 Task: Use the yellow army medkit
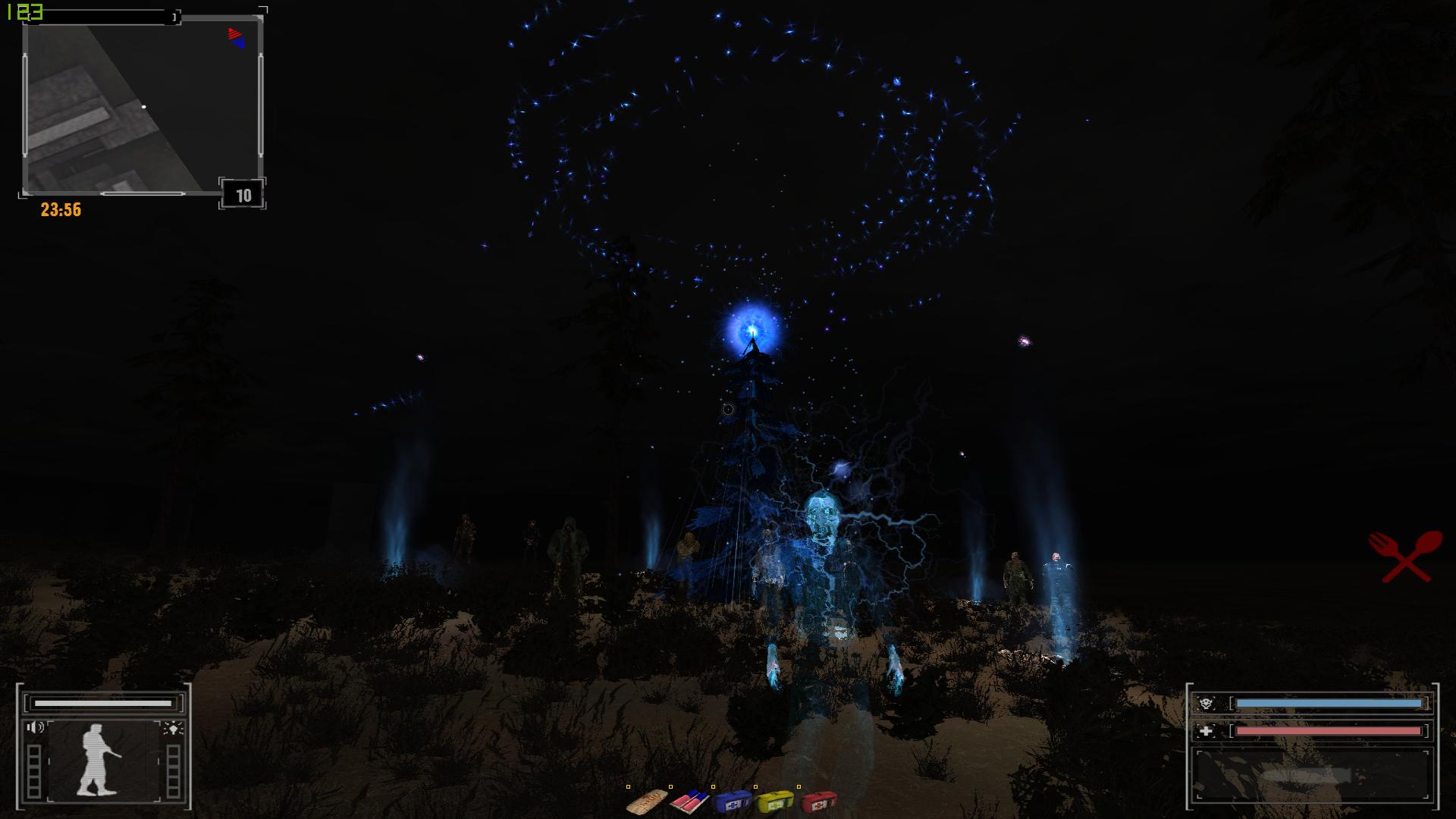[x=775, y=801]
